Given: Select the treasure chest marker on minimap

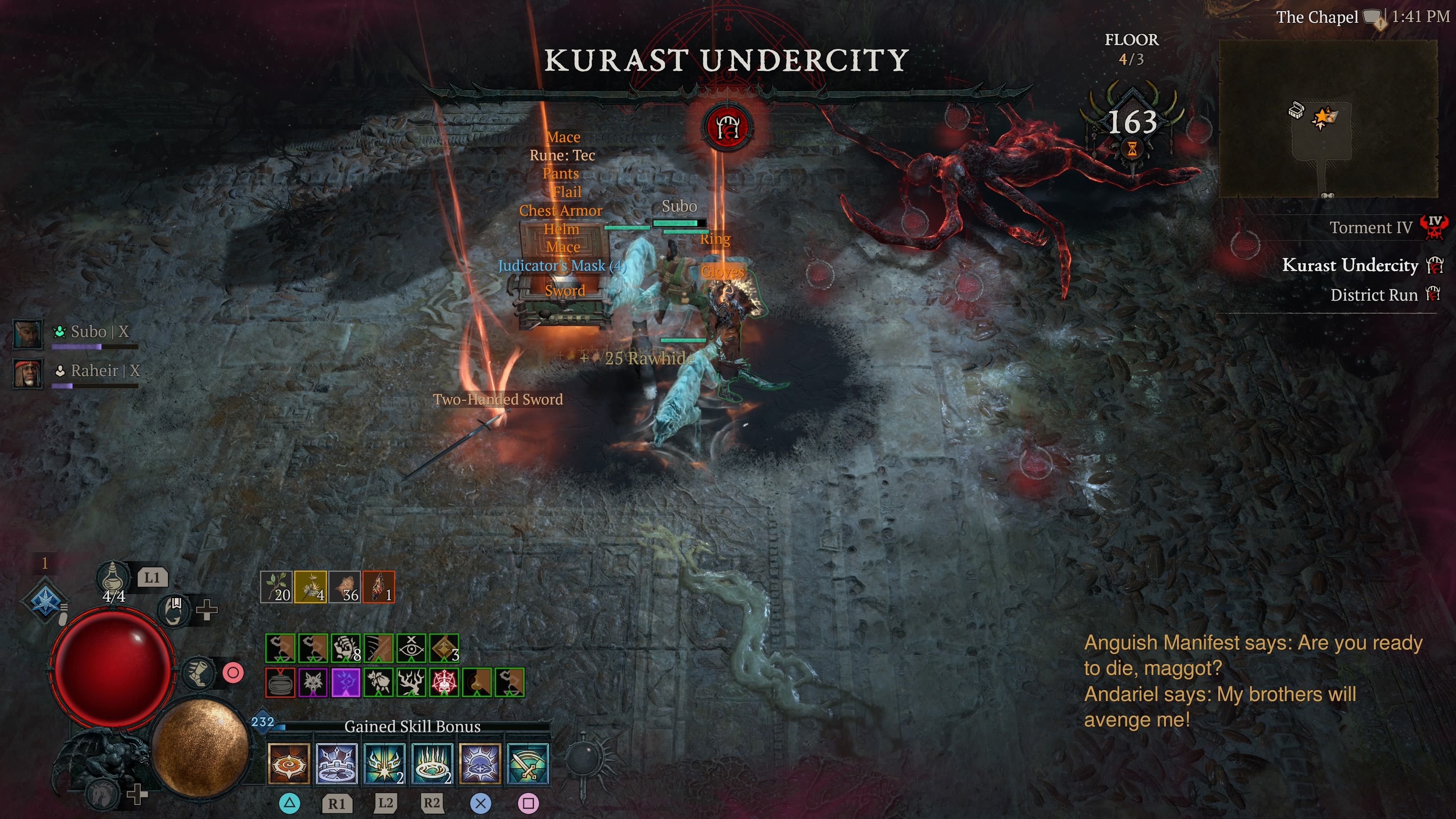Looking at the screenshot, I should pos(1296,110).
